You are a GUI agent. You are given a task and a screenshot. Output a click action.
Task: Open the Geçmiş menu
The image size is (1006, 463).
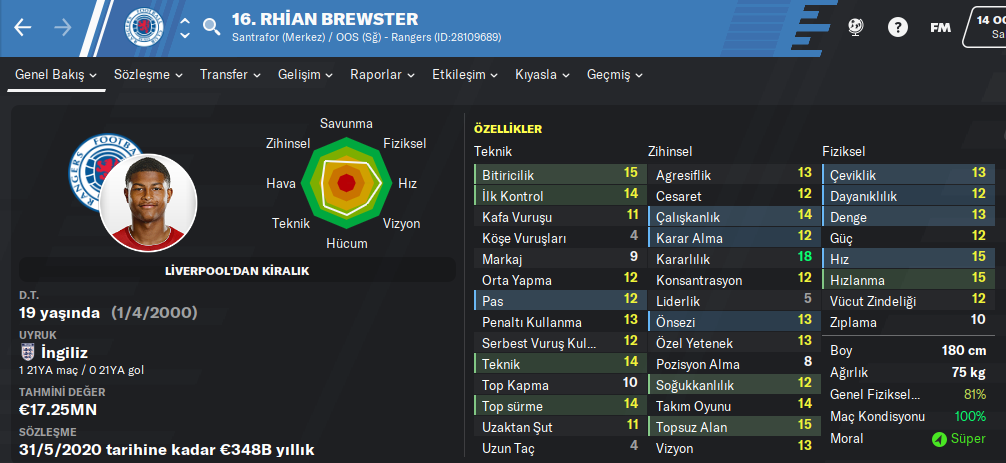615,75
